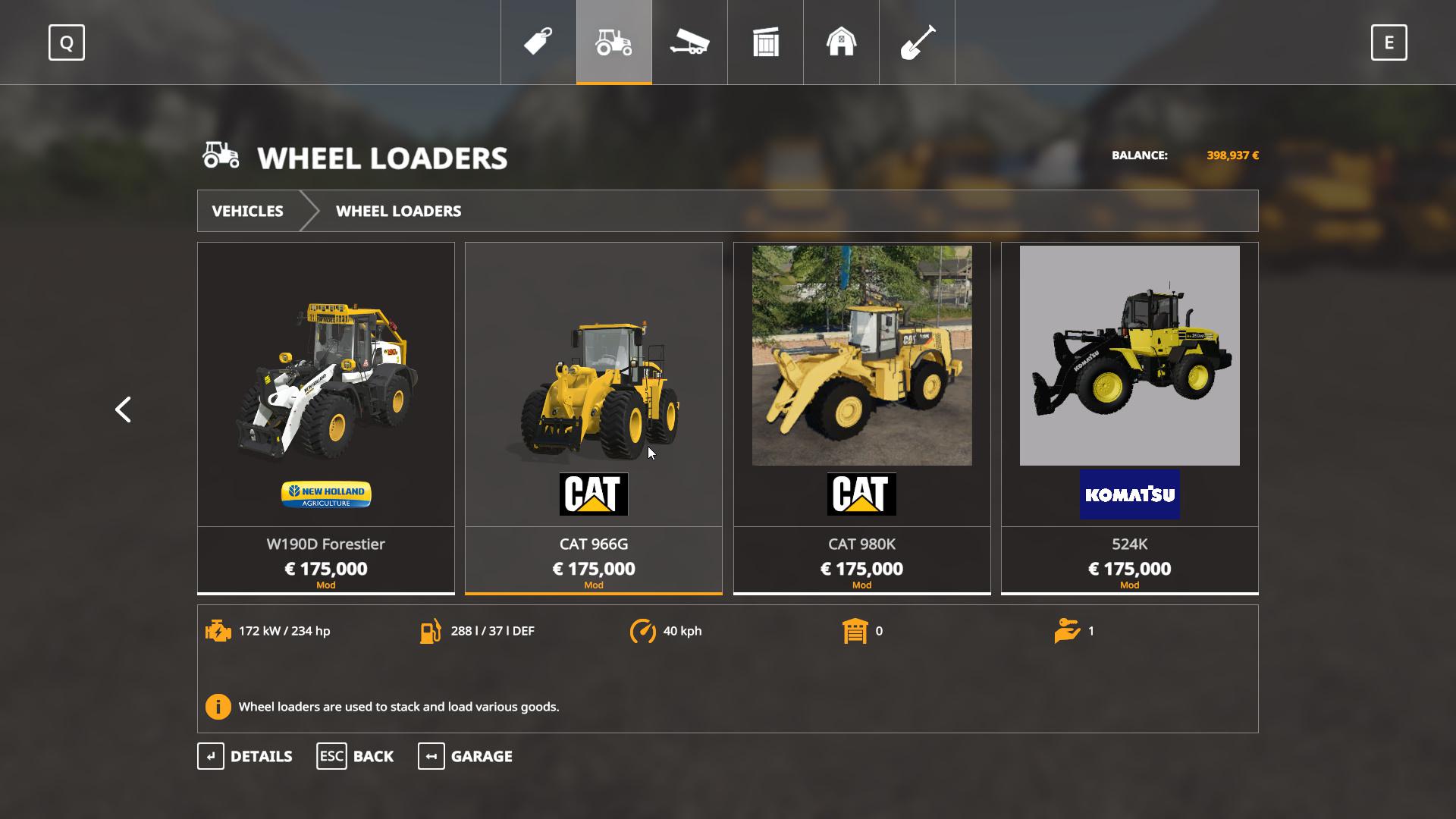Viewport: 1456px width, 819px height.
Task: Go Back to the previous menu
Action: coord(355,756)
